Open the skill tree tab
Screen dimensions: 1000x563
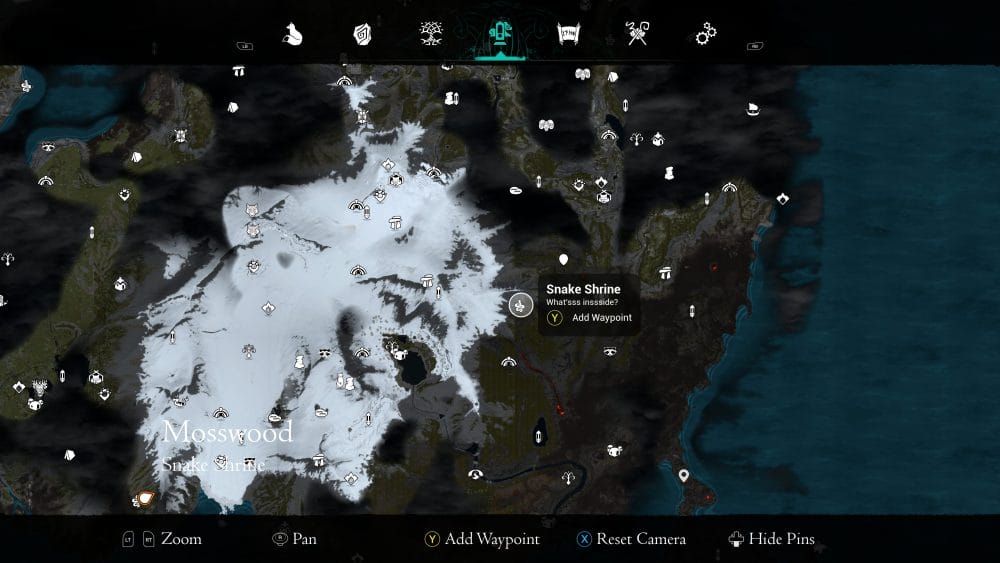[431, 35]
